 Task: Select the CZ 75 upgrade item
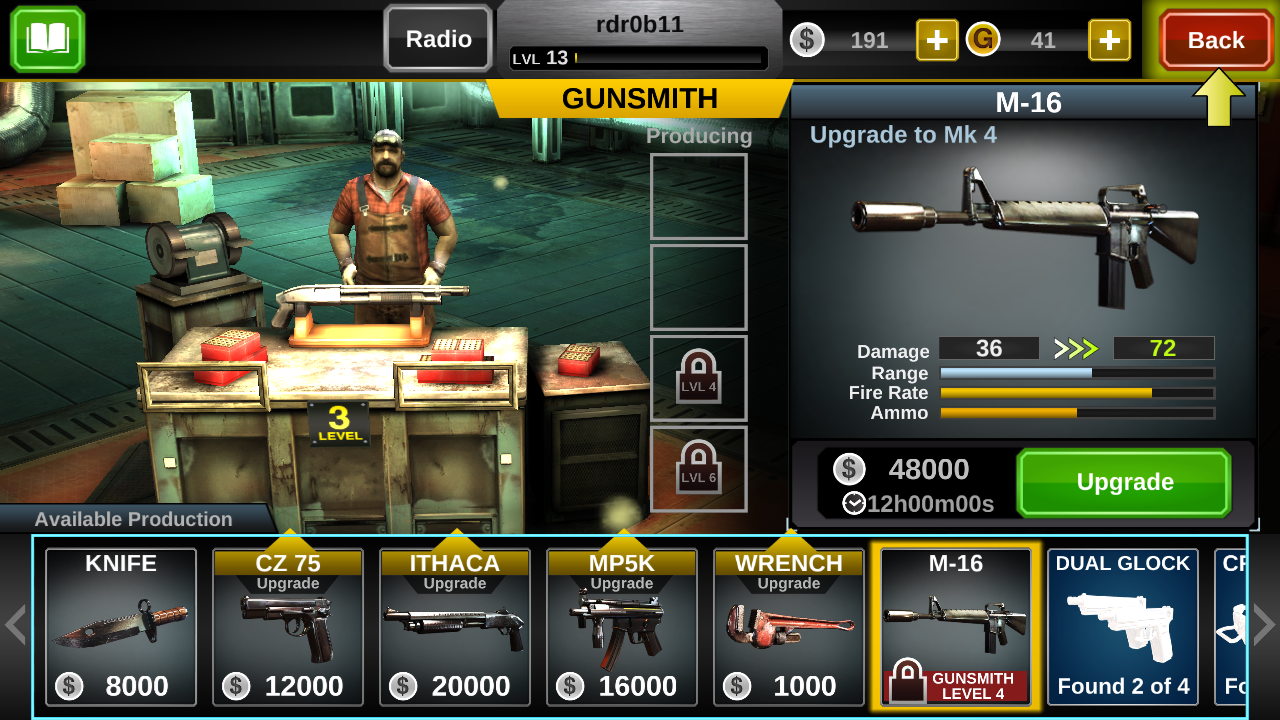coord(287,627)
